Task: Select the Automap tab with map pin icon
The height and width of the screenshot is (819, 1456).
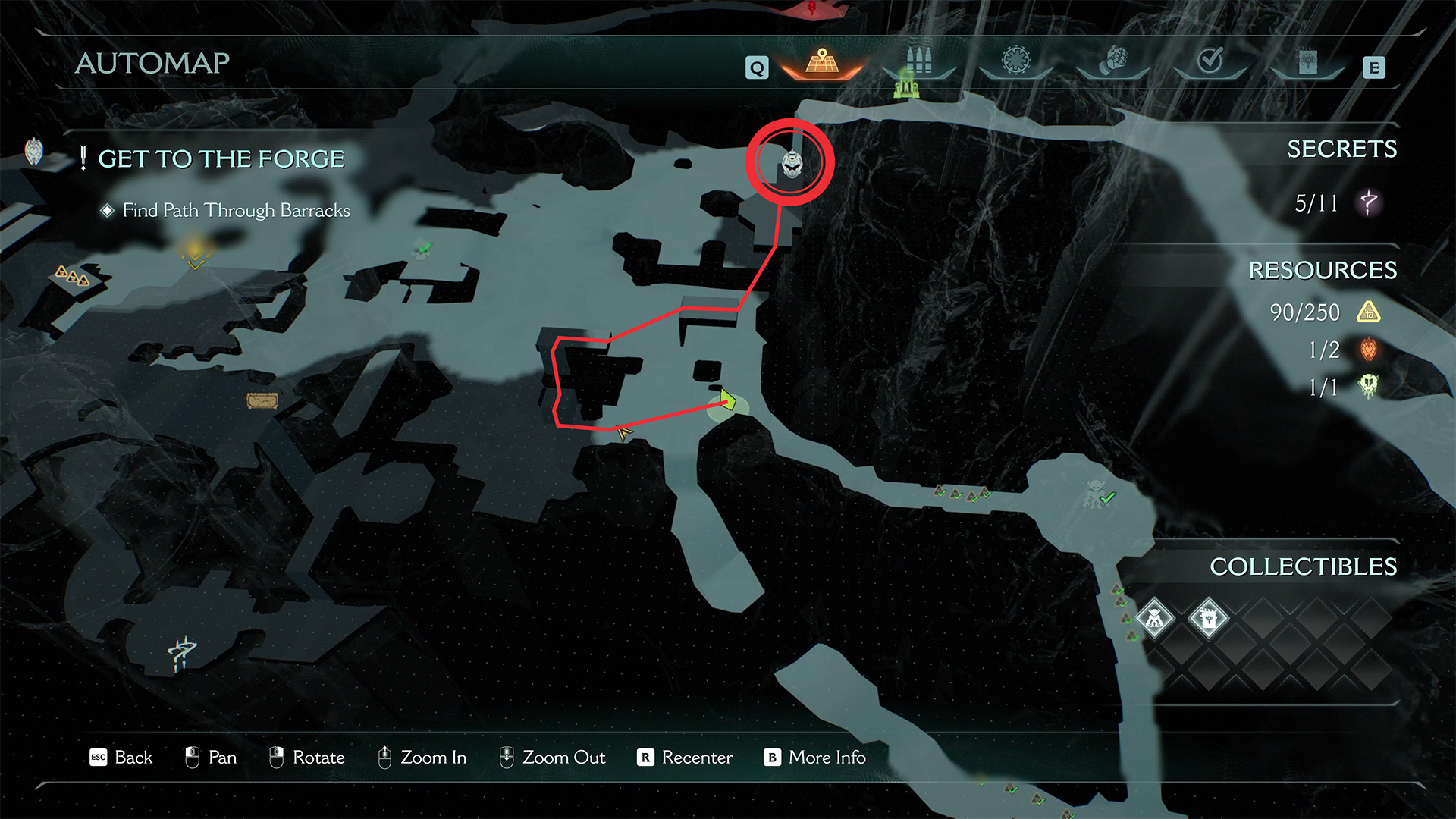Action: coord(822,62)
